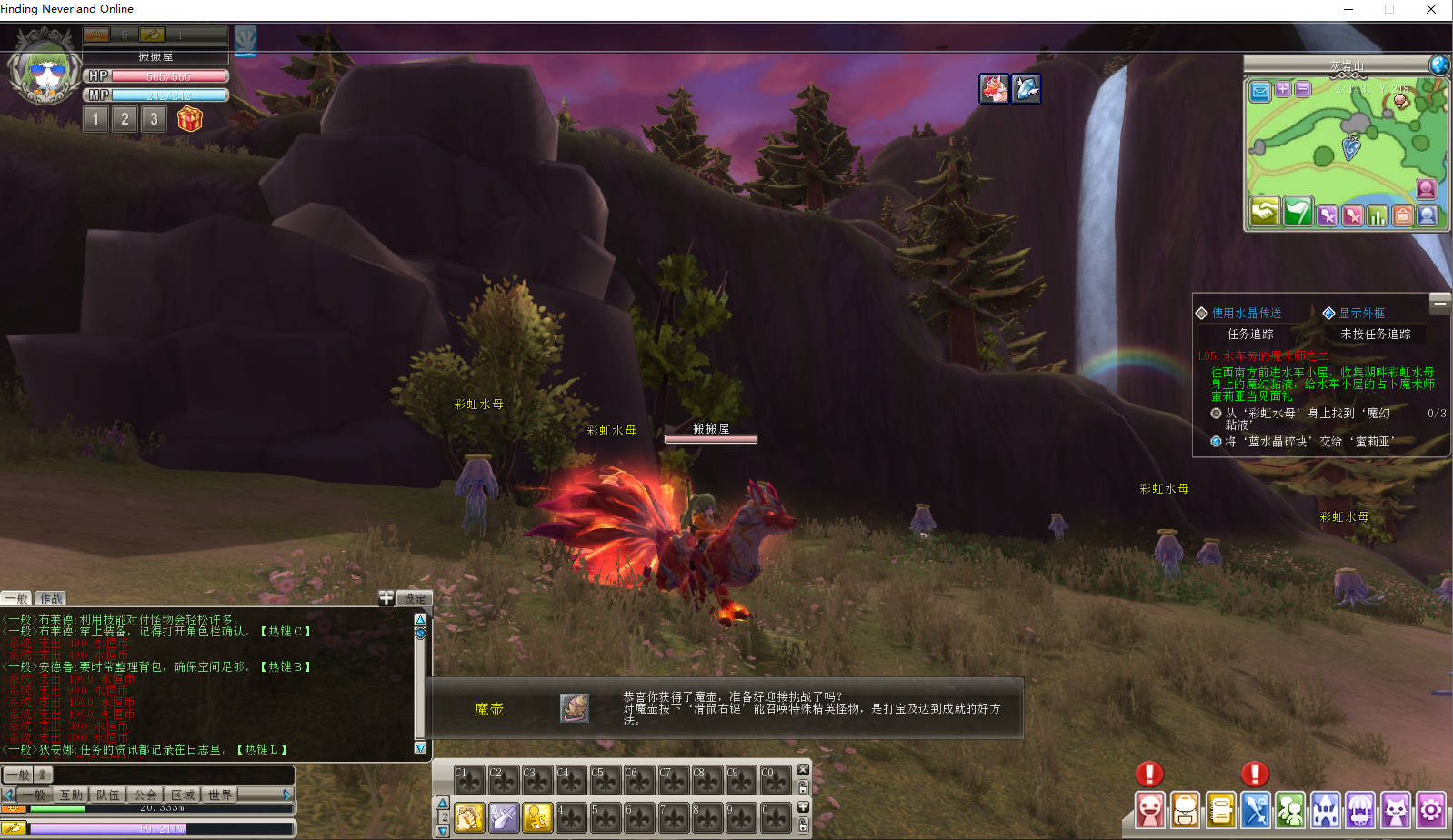The height and width of the screenshot is (840, 1453).
Task: Open the green friends icon
Action: (1290, 809)
